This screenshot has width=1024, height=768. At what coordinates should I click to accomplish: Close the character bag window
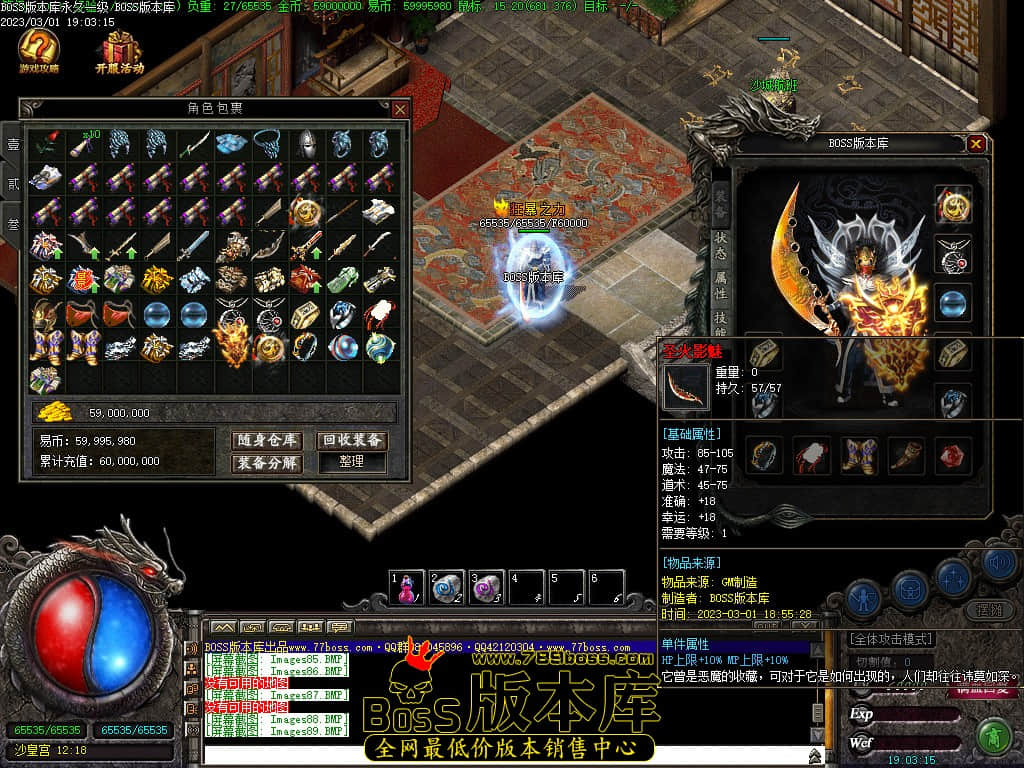point(400,109)
